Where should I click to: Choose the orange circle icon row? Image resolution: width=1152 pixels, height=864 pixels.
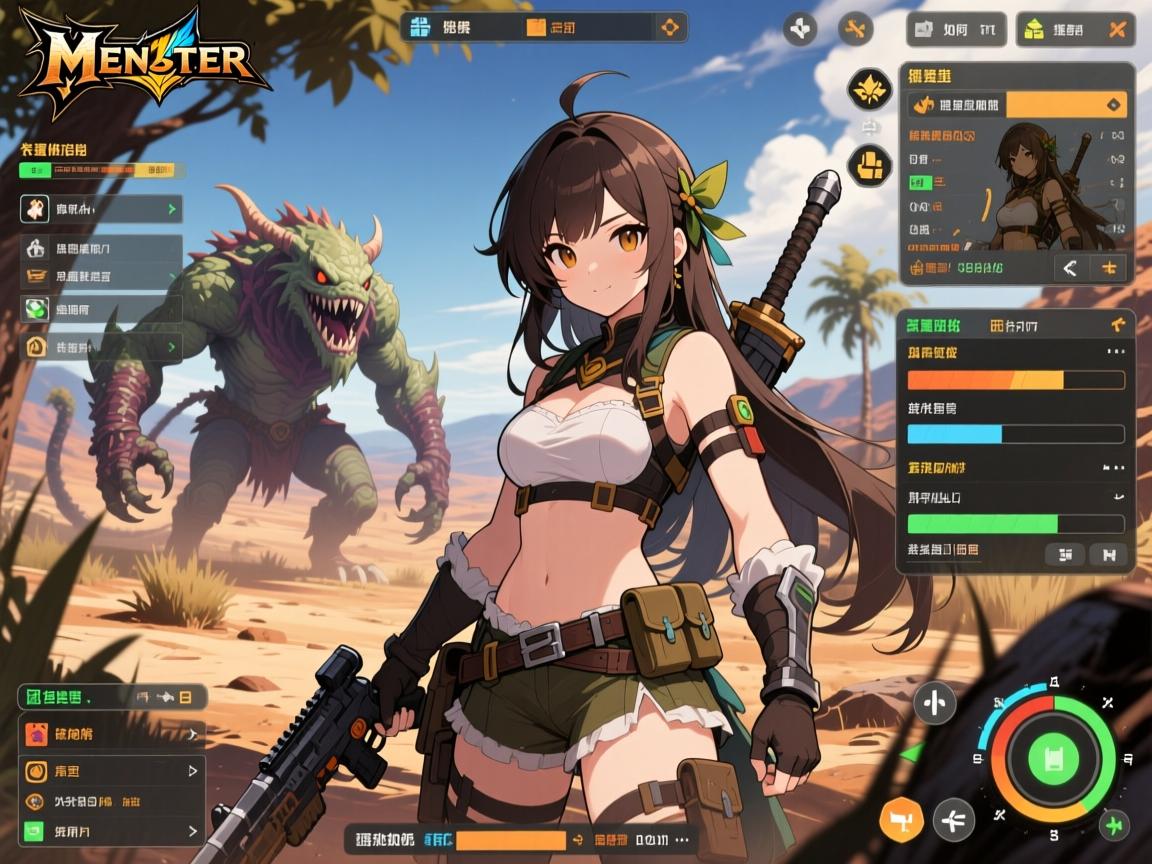pos(112,771)
